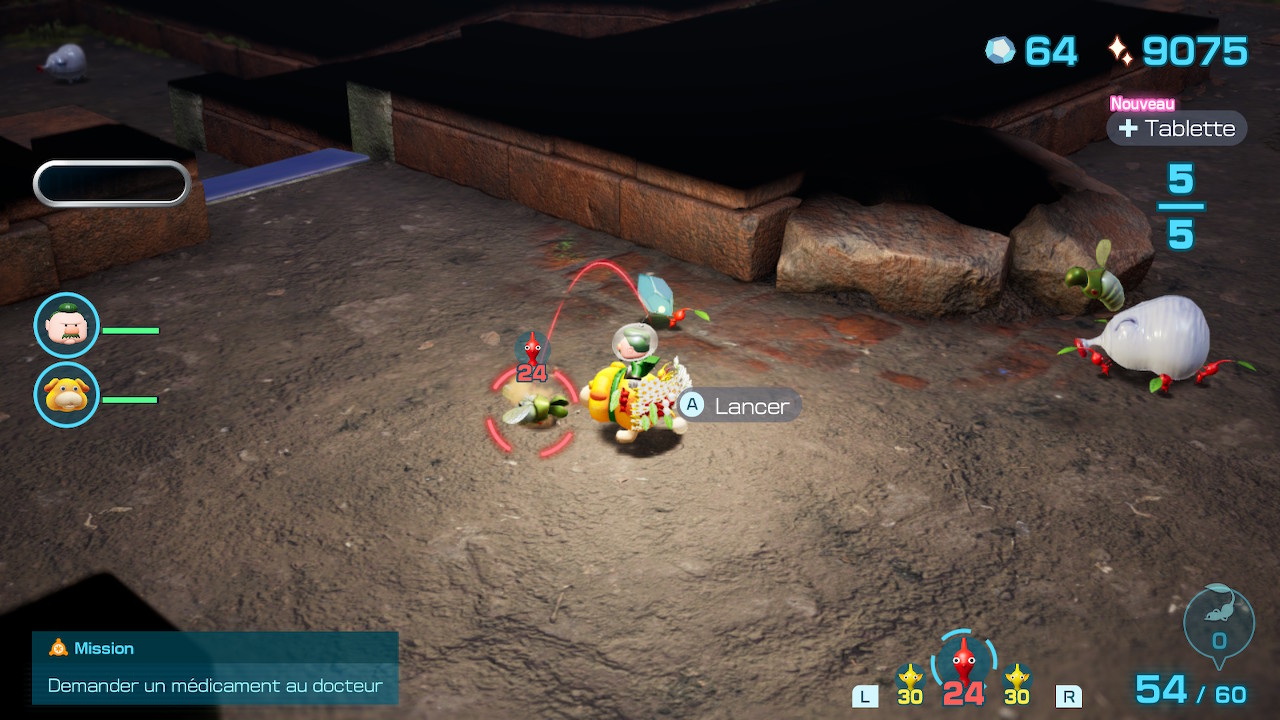The image size is (1280, 720).
Task: Click the idle Pikmin bubble icon
Action: [1219, 622]
